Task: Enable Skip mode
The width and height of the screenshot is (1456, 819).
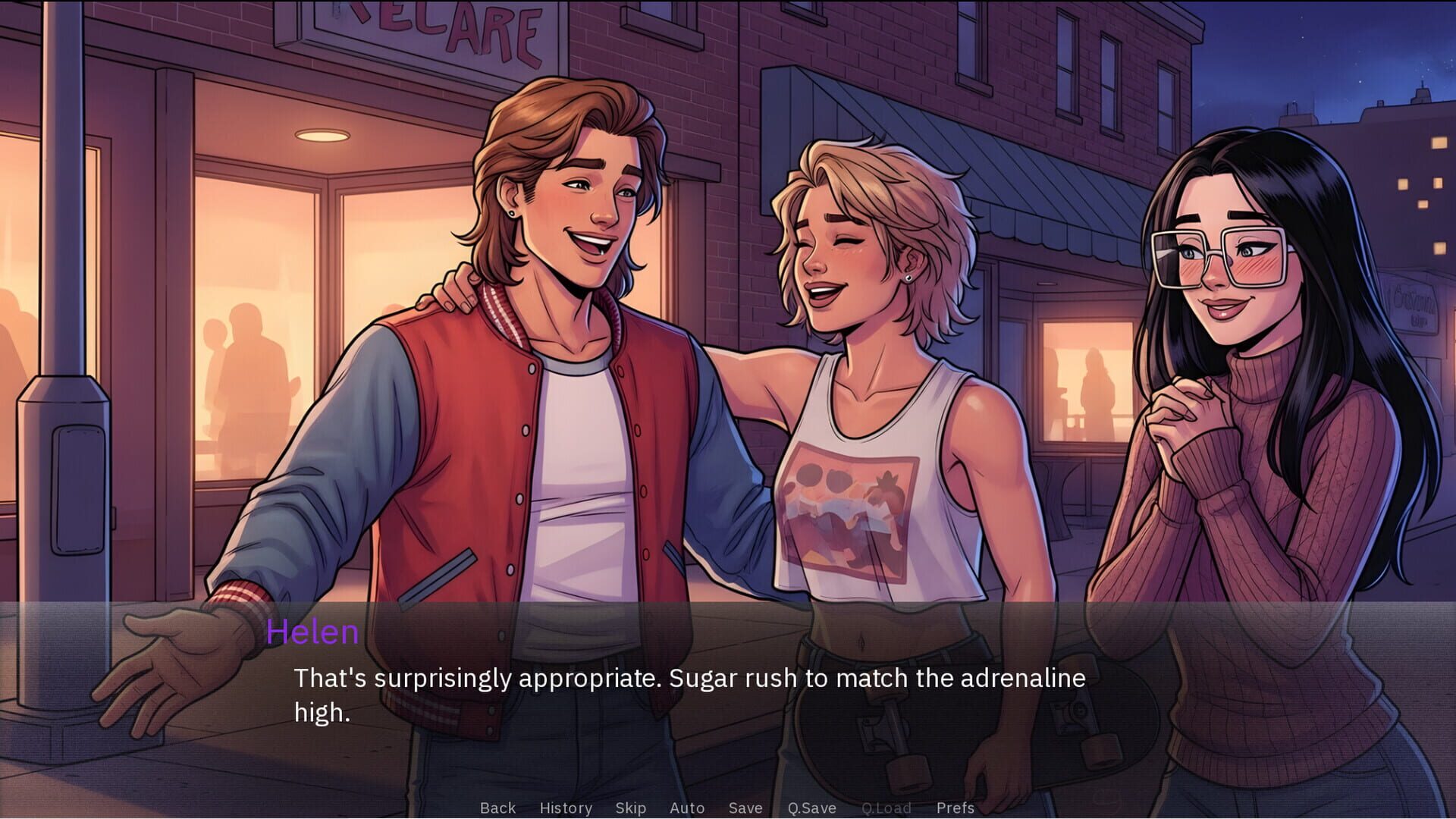Action: point(632,808)
